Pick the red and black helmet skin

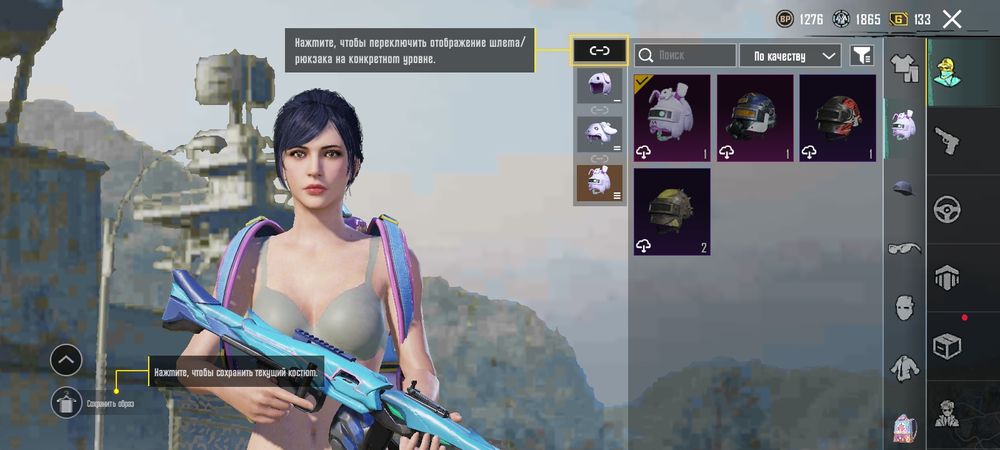837,118
